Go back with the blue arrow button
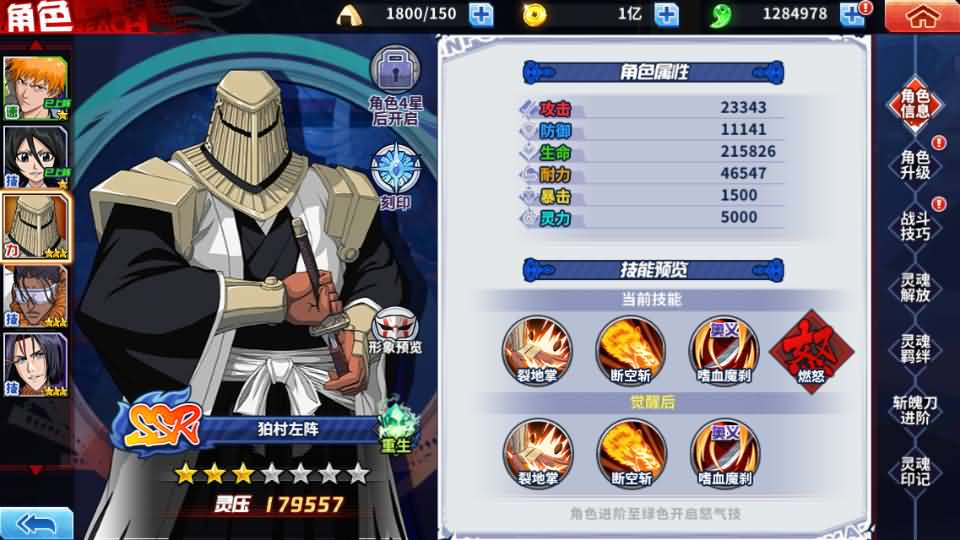Screen dimensions: 960x540 click(36, 523)
